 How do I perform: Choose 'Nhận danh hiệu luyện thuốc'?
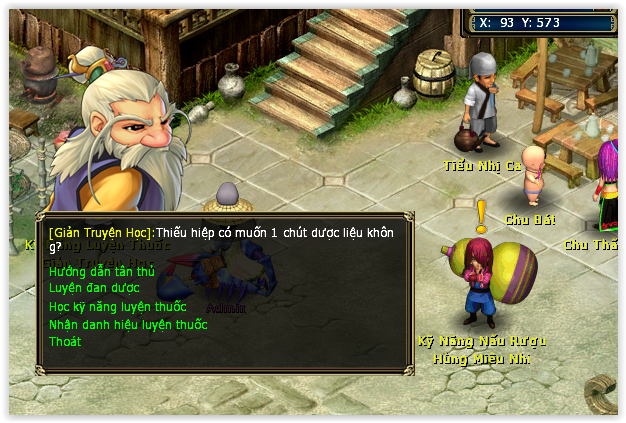click(x=128, y=324)
